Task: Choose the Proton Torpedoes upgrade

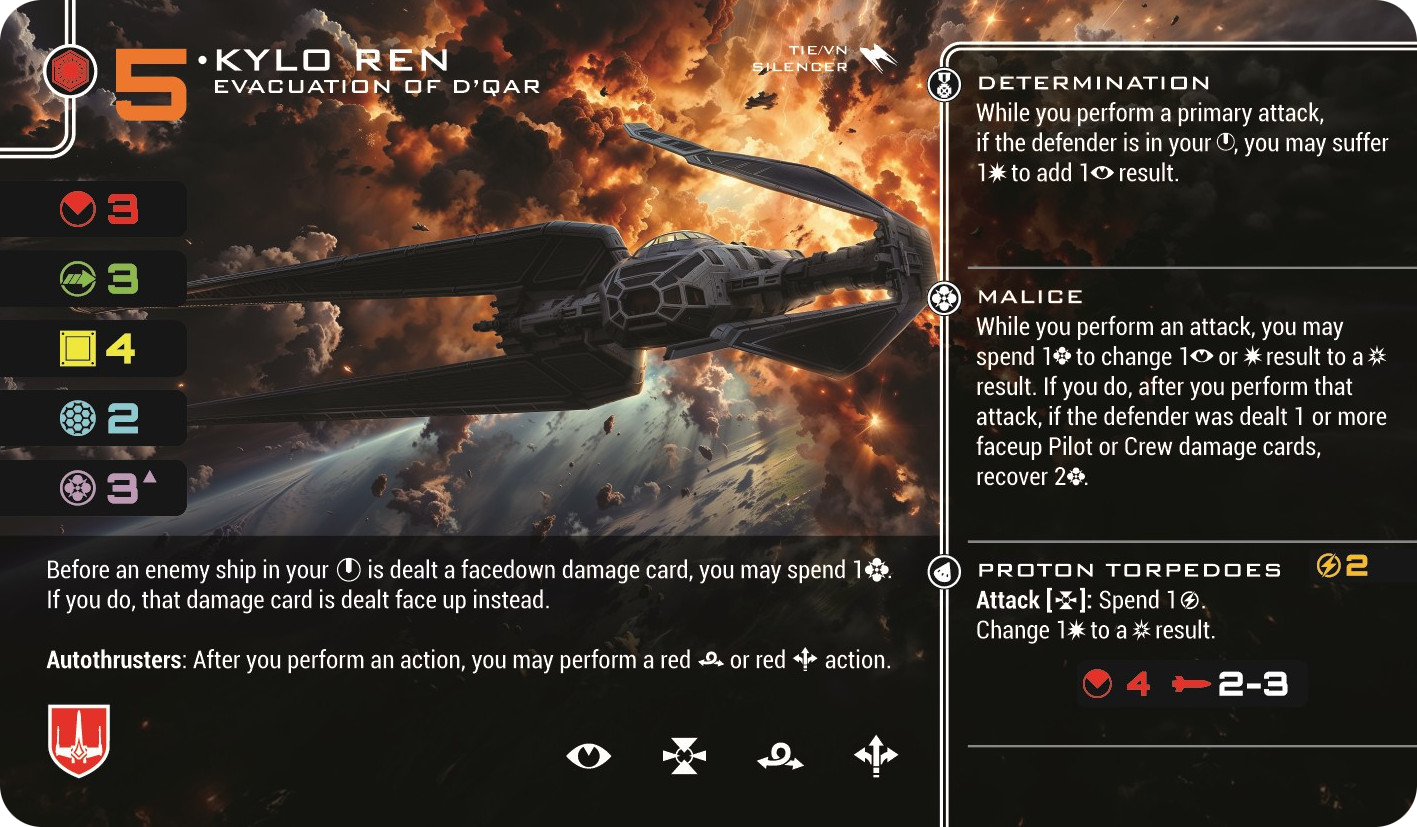Action: click(x=1129, y=570)
